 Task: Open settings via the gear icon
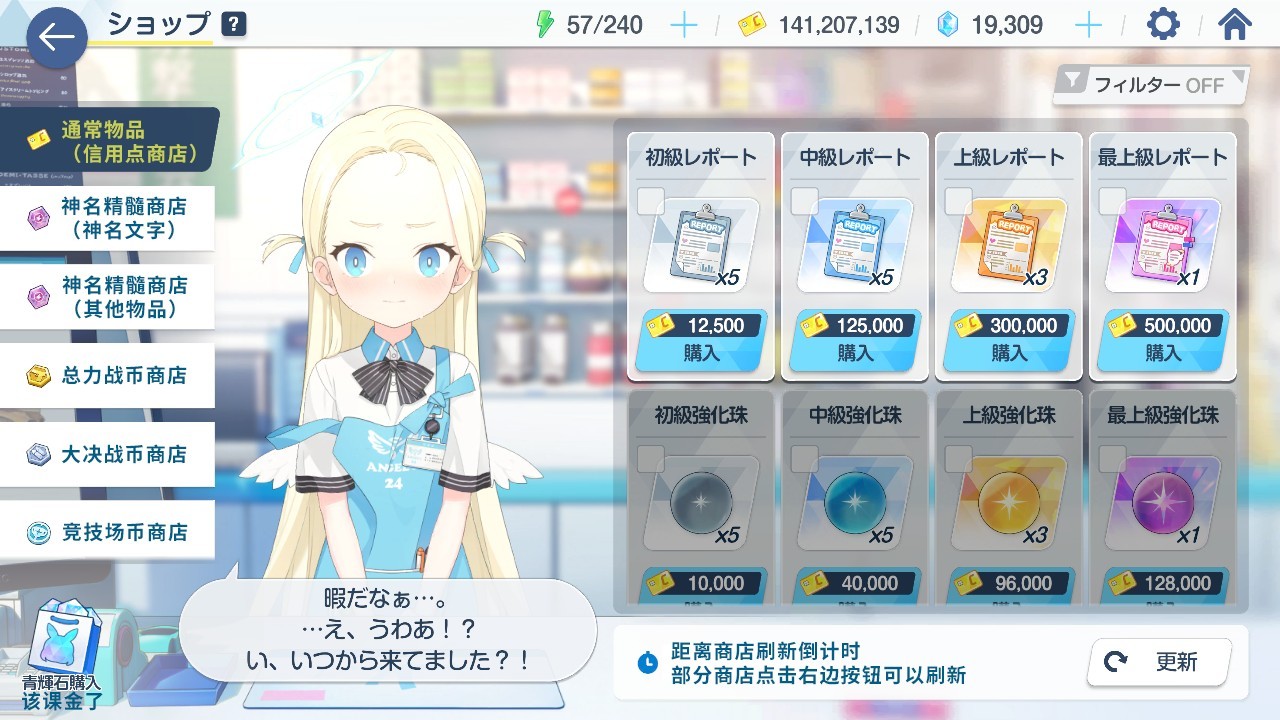[1162, 24]
